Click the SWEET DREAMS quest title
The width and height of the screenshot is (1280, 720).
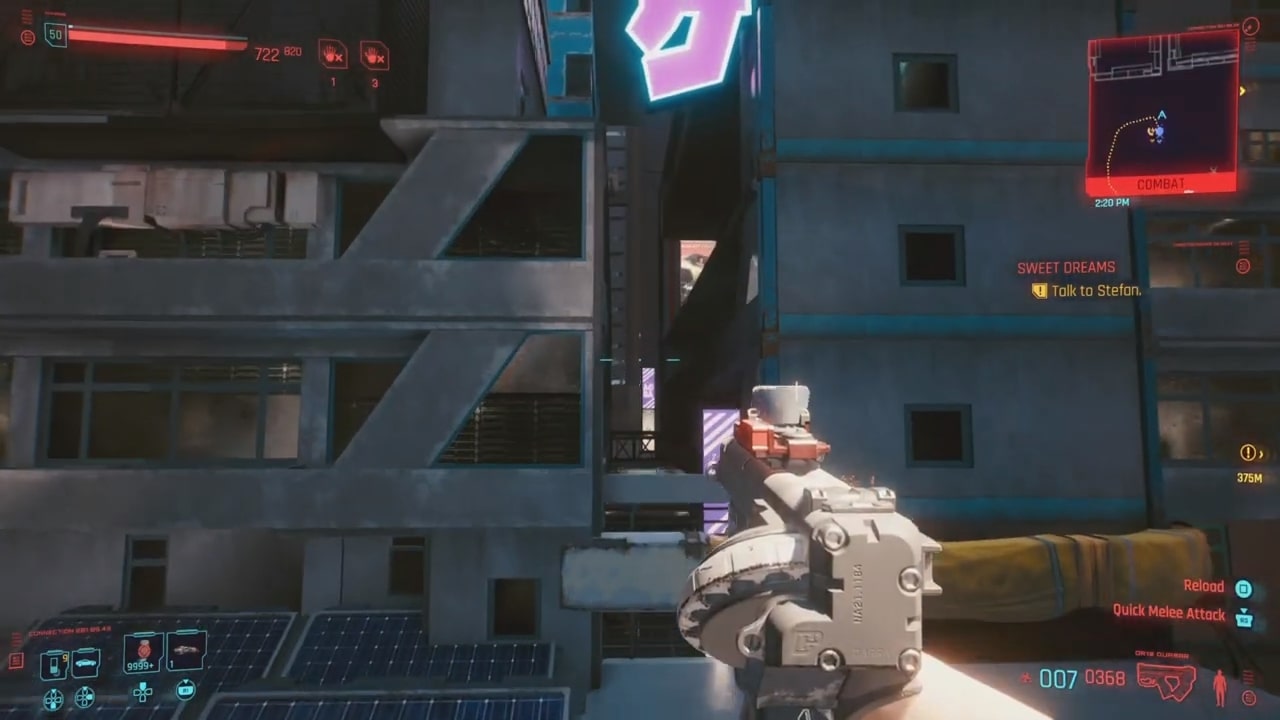(1066, 267)
